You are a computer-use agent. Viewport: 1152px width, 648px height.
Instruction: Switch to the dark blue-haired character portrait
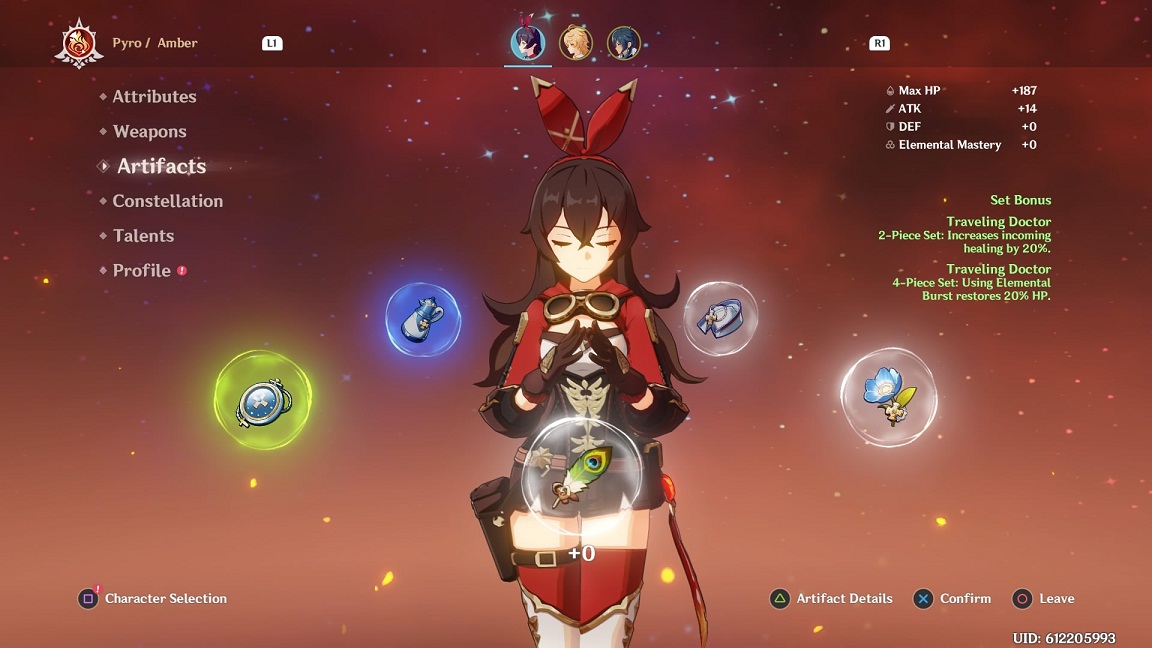point(624,43)
